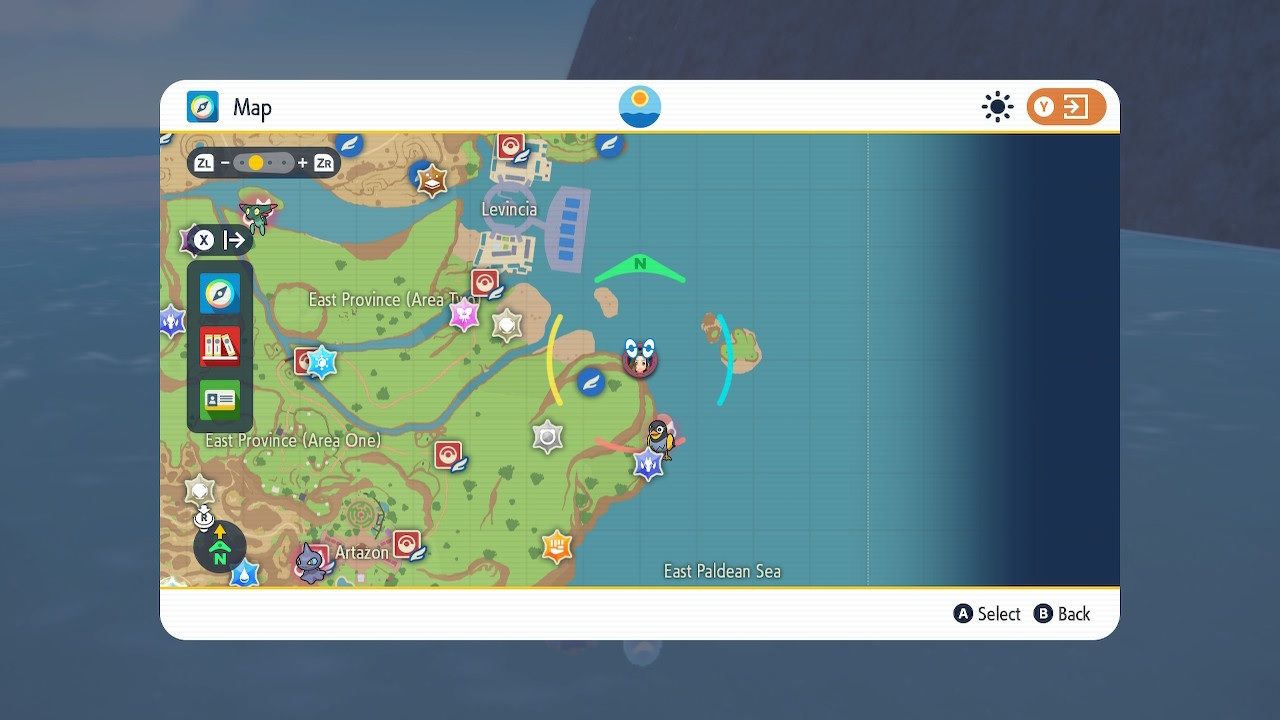Image resolution: width=1280 pixels, height=720 pixels.
Task: Toggle day-night lighting with the sun icon
Action: (997, 106)
